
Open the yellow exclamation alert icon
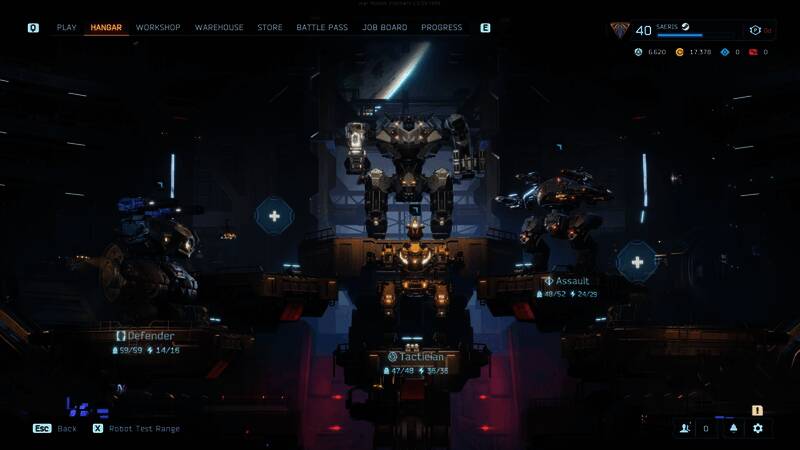click(757, 410)
